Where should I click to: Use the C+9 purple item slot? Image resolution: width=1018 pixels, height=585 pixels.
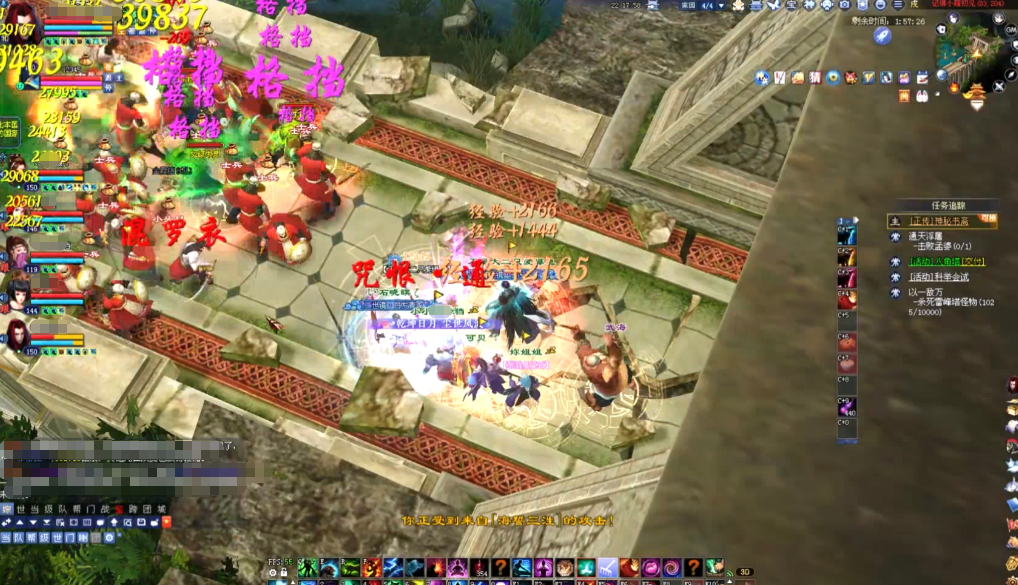pos(847,407)
